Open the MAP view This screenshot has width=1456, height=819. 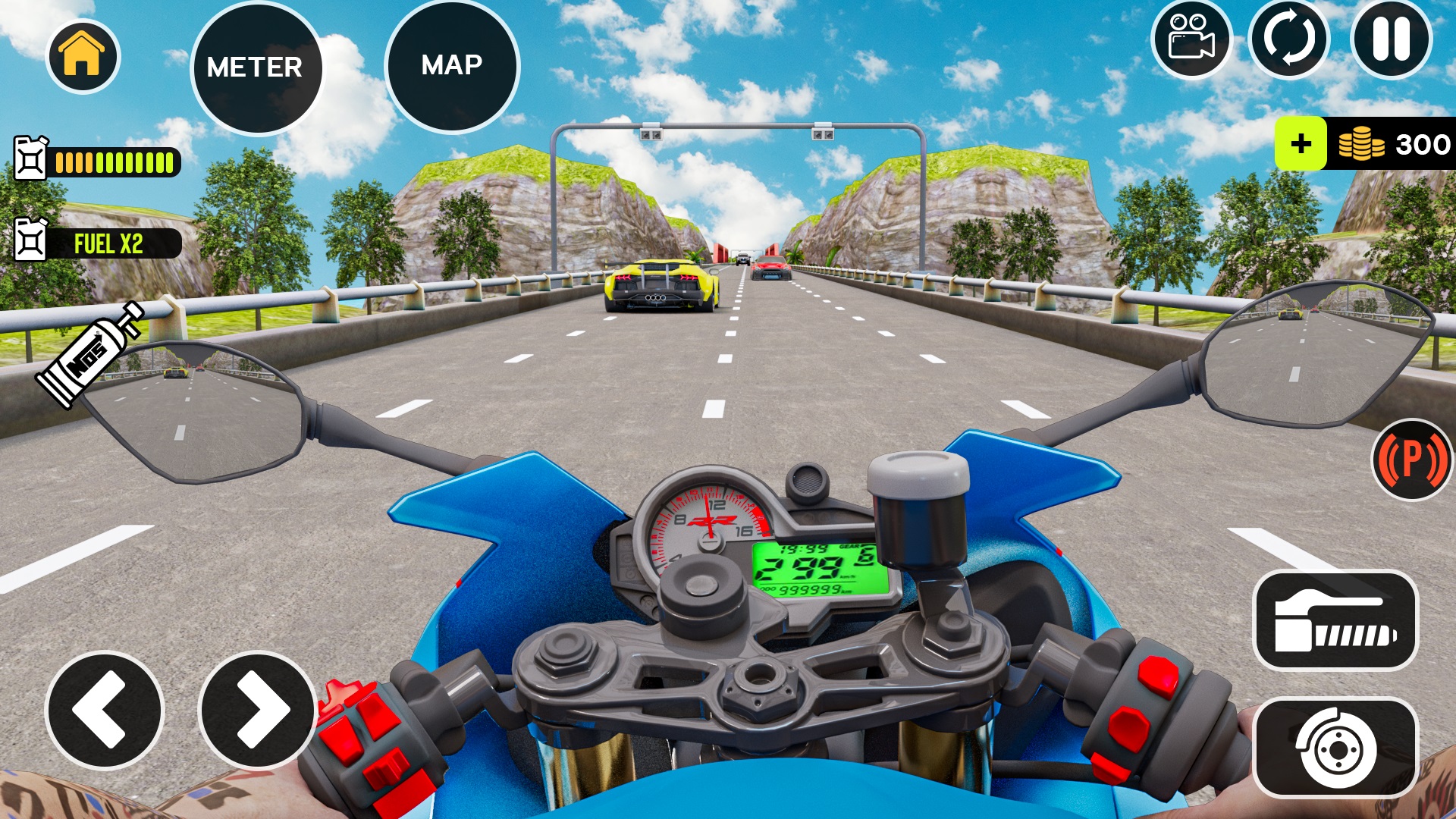pyautogui.click(x=453, y=67)
